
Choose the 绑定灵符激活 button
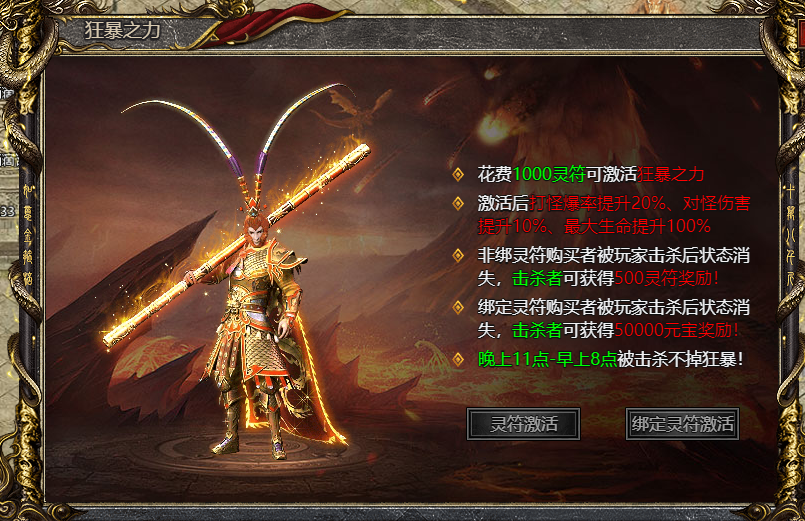coord(682,423)
